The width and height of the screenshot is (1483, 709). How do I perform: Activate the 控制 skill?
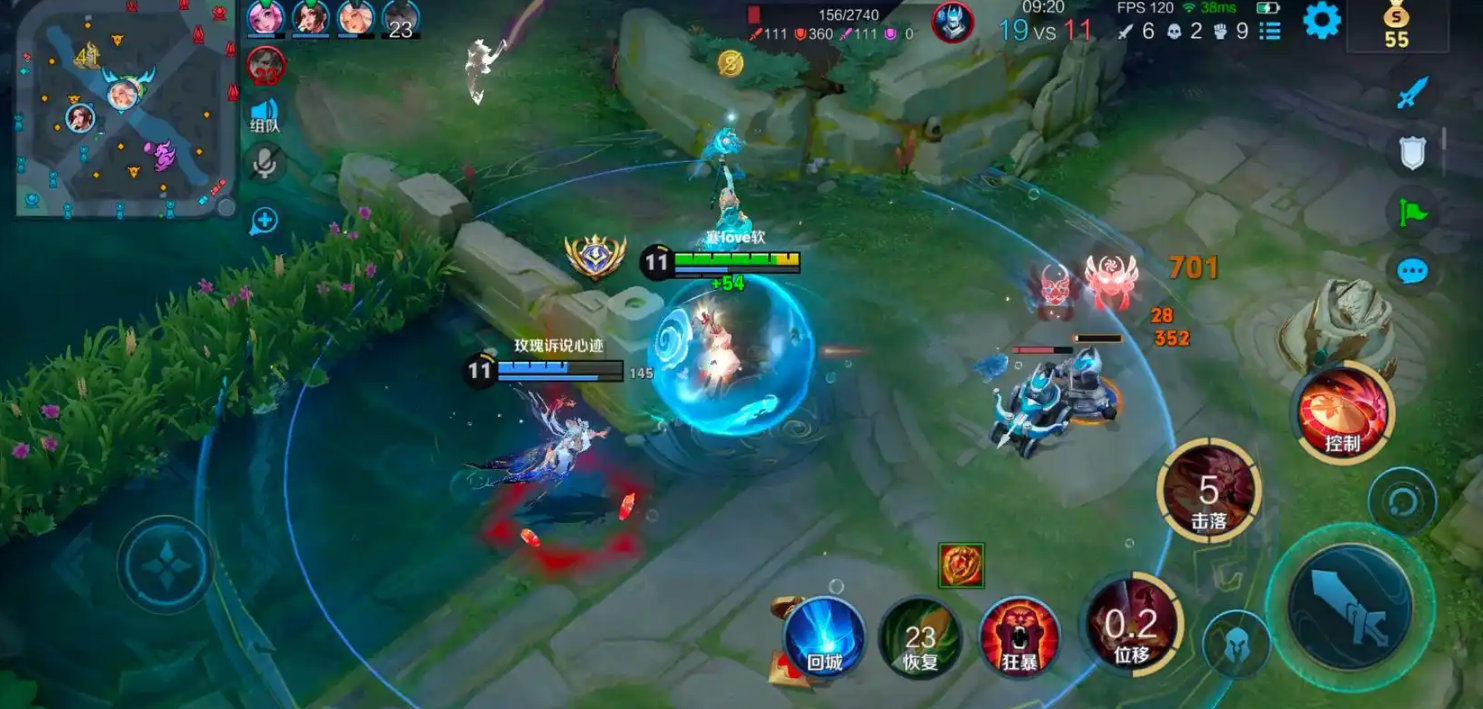pyautogui.click(x=1342, y=411)
